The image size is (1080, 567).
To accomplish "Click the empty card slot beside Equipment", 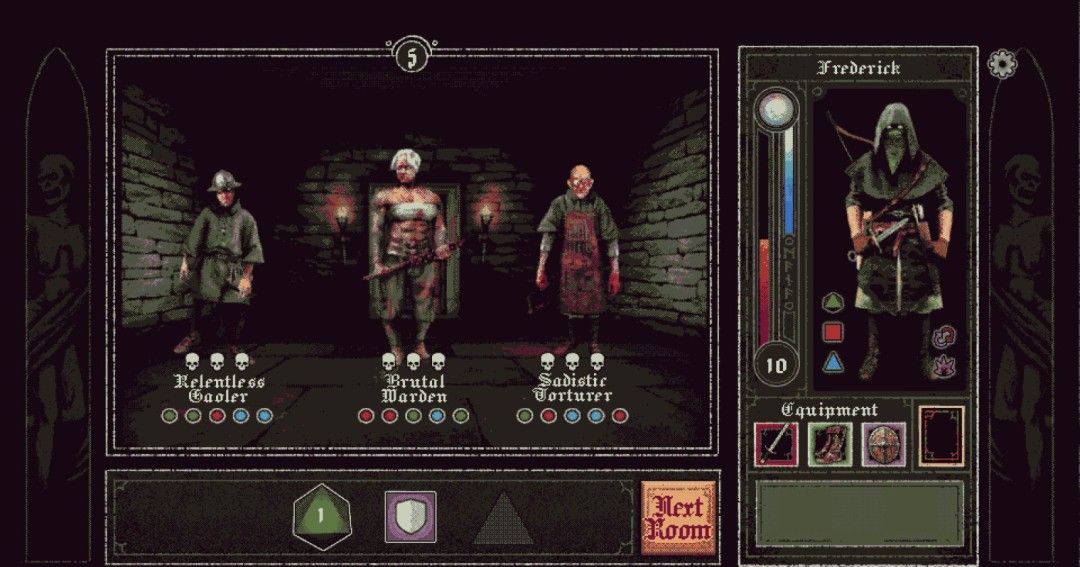I will pos(941,436).
